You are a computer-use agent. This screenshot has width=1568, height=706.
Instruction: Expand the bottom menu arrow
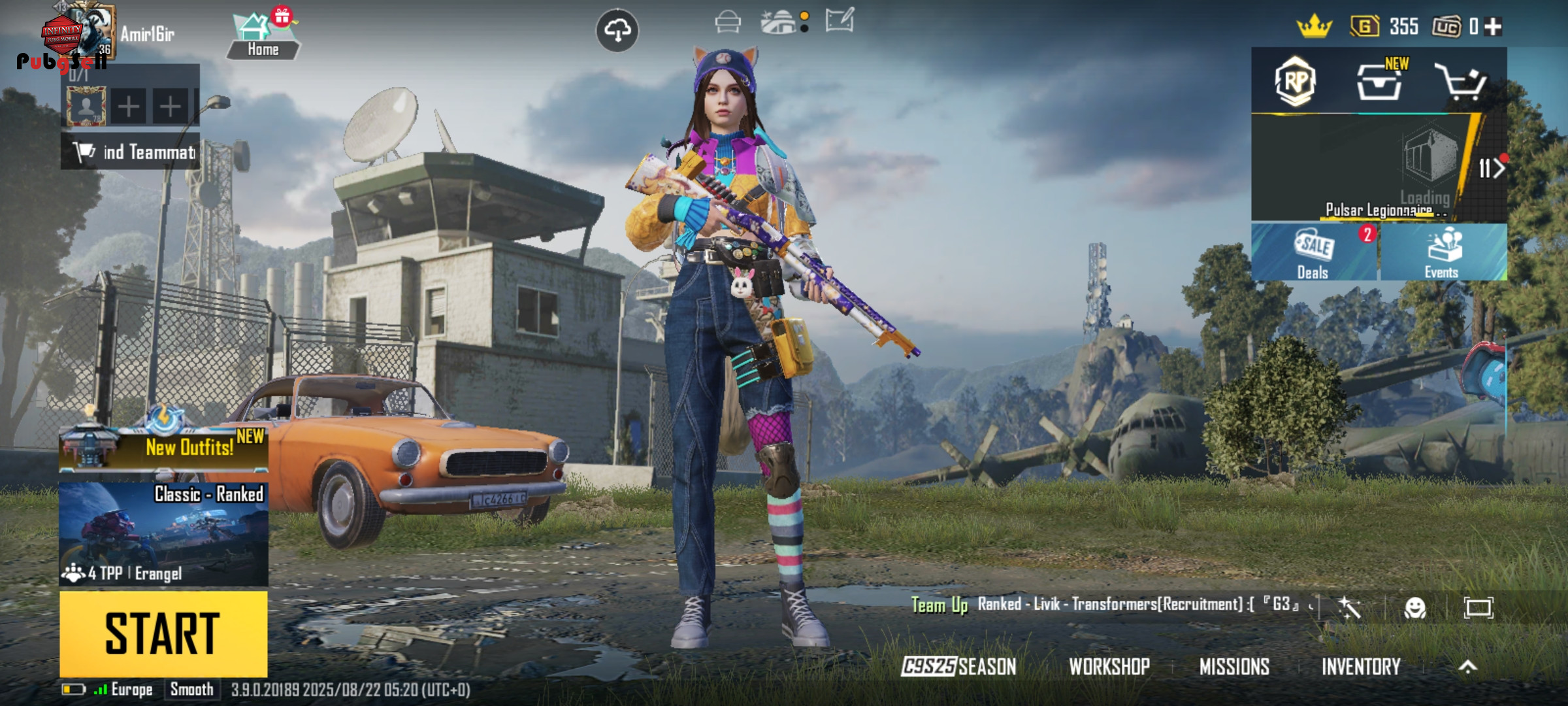click(1467, 666)
